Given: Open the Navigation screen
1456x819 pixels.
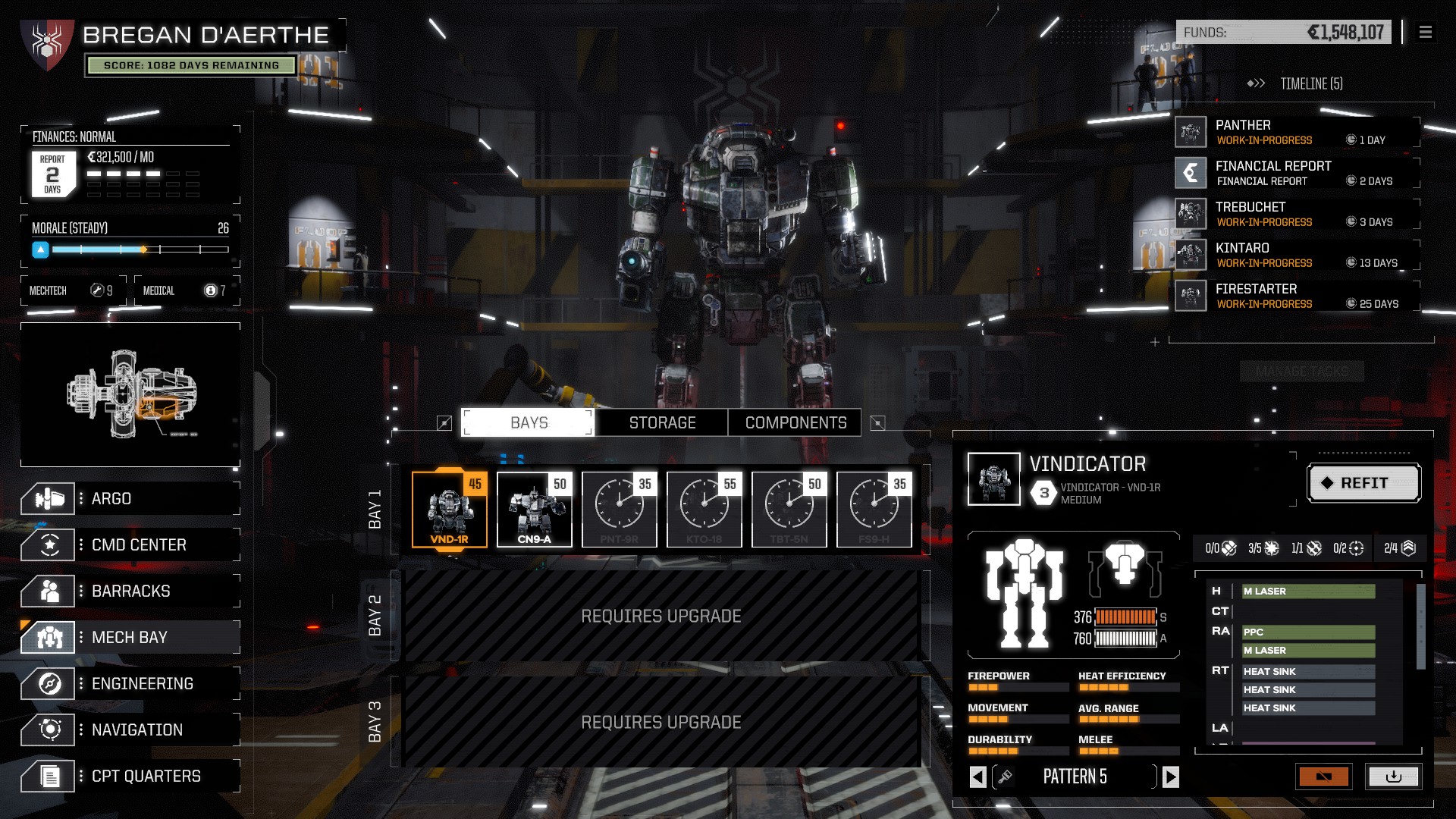Looking at the screenshot, I should coord(130,730).
